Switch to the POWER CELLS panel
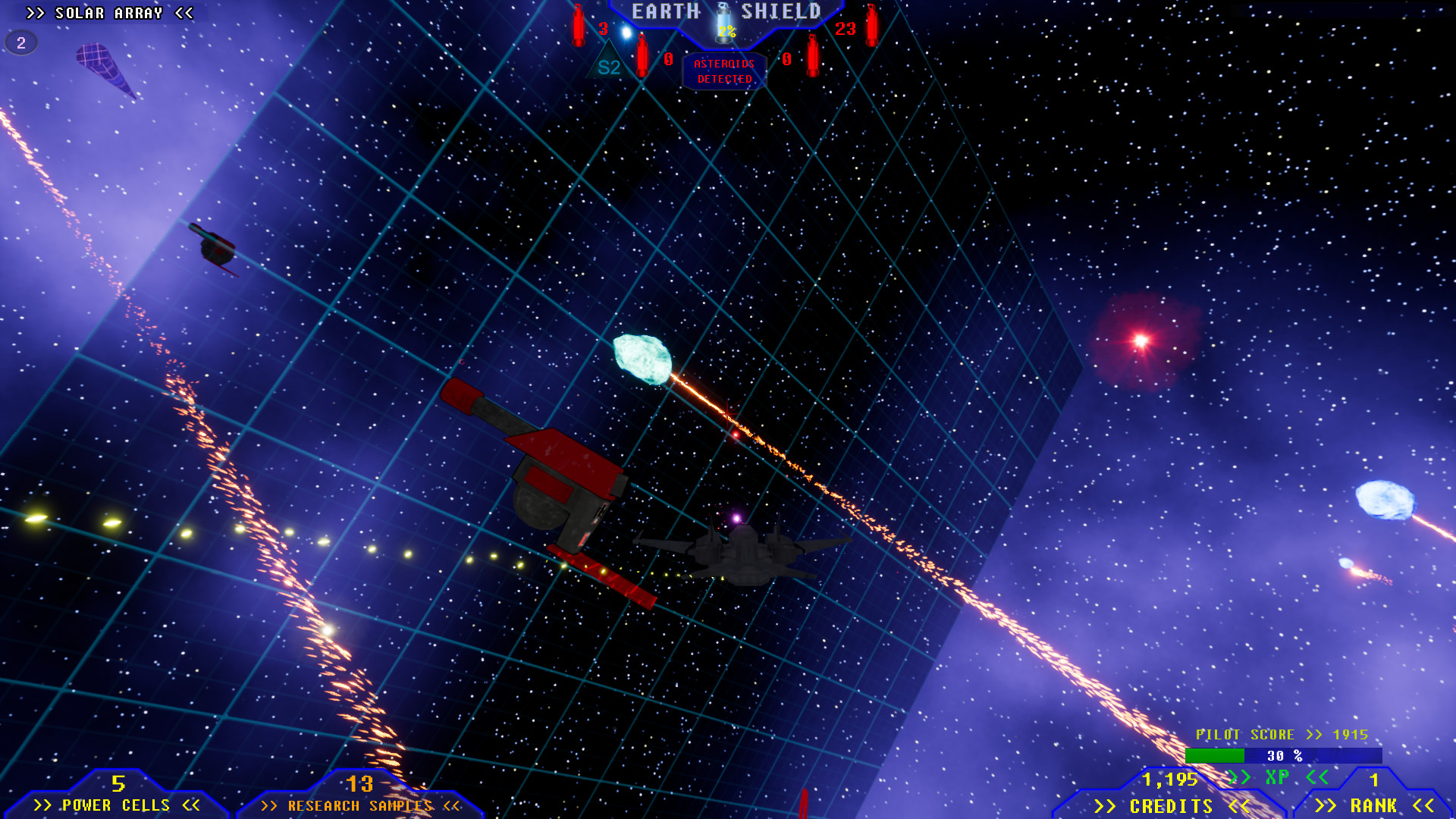Screen dimensions: 1456x819 coord(118,805)
